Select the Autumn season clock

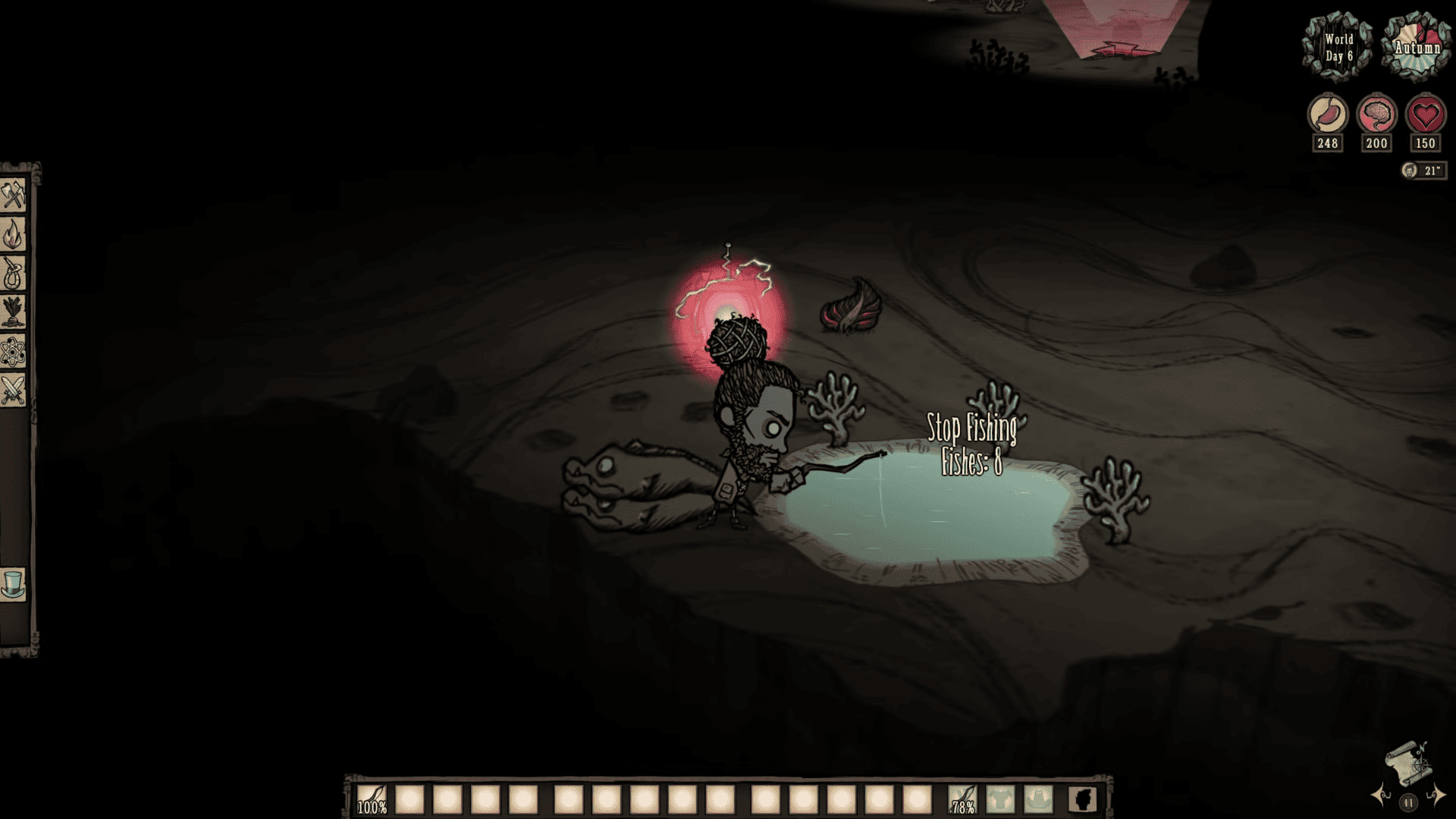[x=1417, y=47]
